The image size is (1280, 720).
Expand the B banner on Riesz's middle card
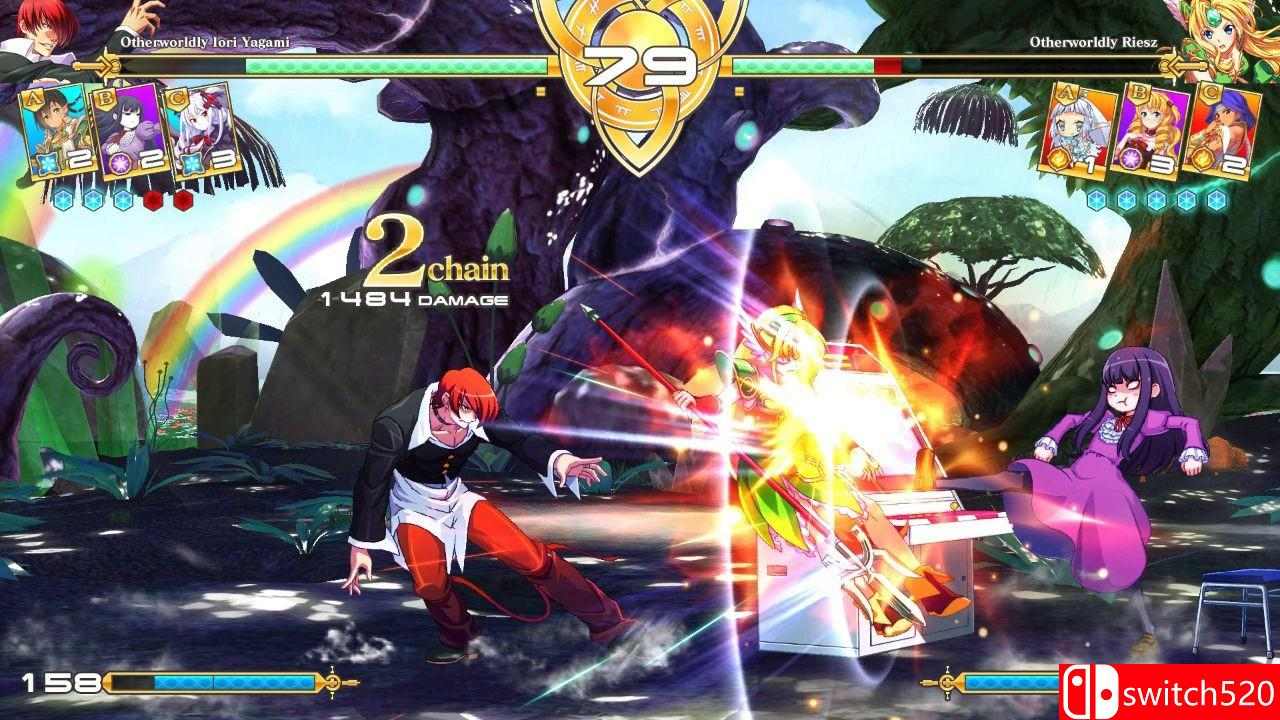pyautogui.click(x=1139, y=92)
